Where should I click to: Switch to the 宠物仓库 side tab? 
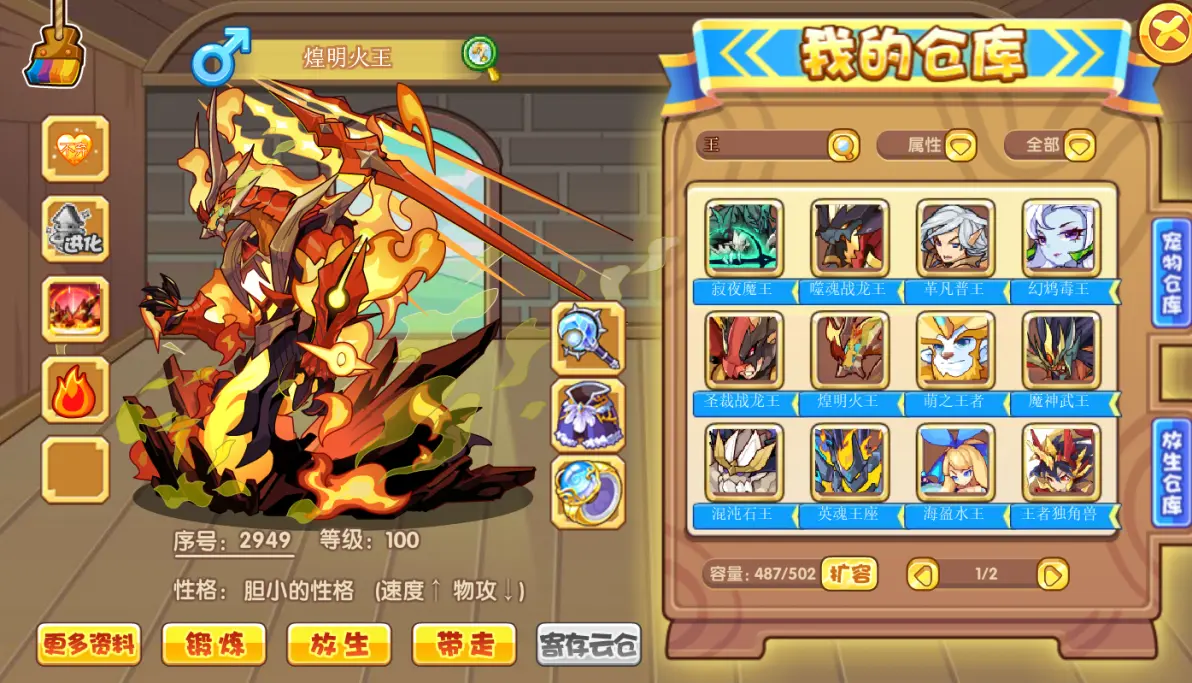point(1170,273)
